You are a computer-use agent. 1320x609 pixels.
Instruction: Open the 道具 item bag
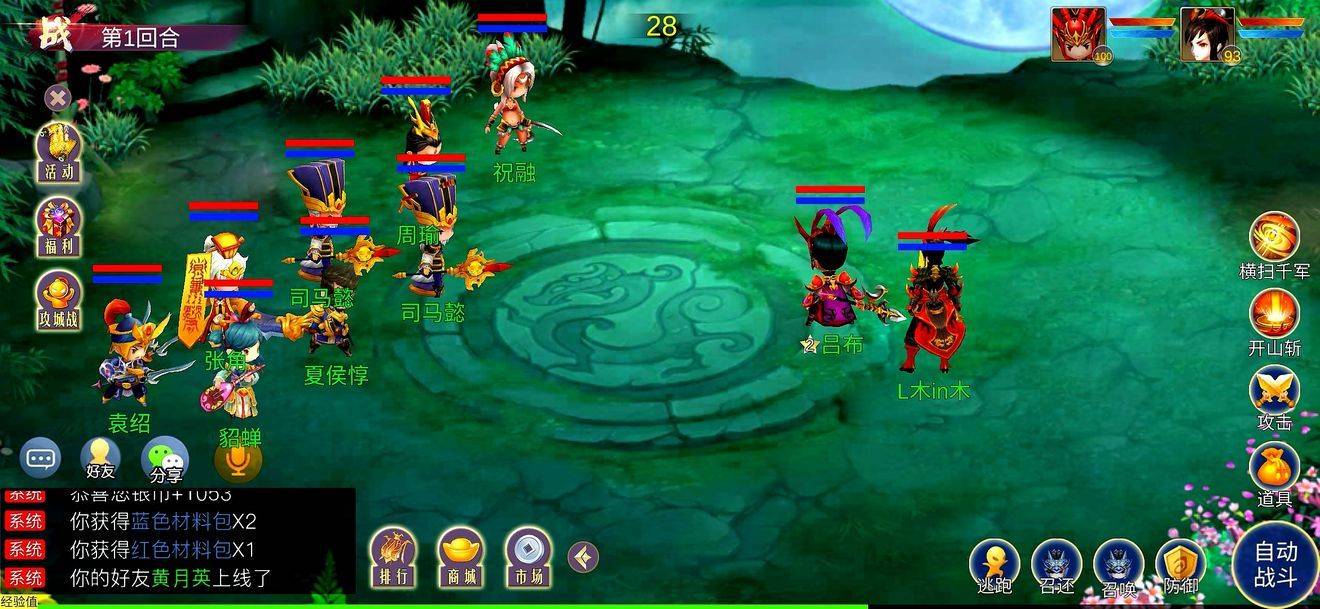pos(1274,468)
